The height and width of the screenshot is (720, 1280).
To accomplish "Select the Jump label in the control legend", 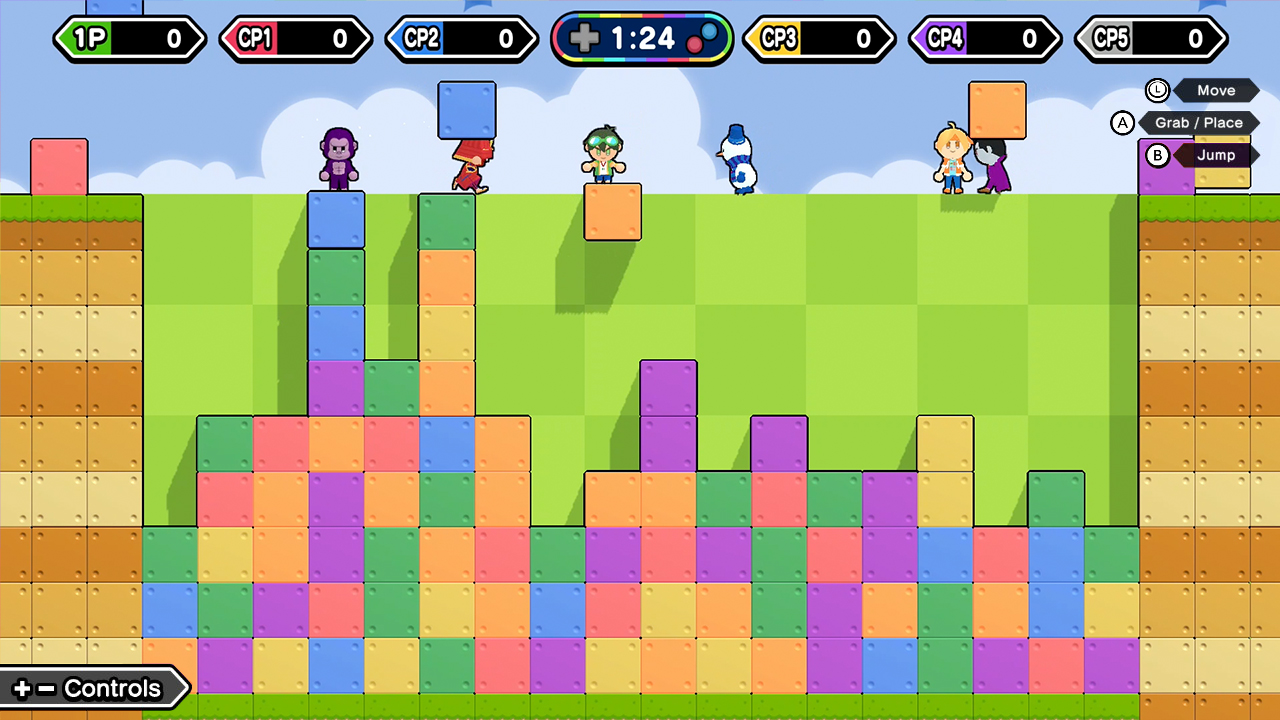I will (x=1218, y=155).
